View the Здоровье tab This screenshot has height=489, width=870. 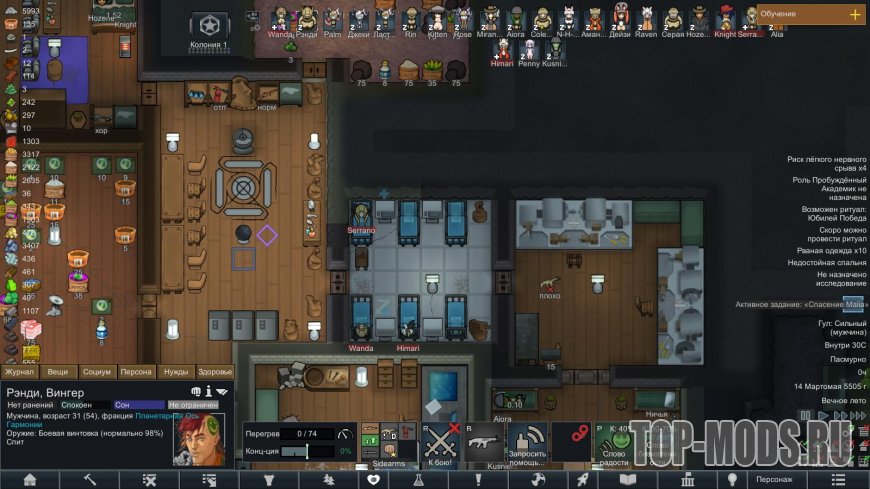pyautogui.click(x=215, y=371)
